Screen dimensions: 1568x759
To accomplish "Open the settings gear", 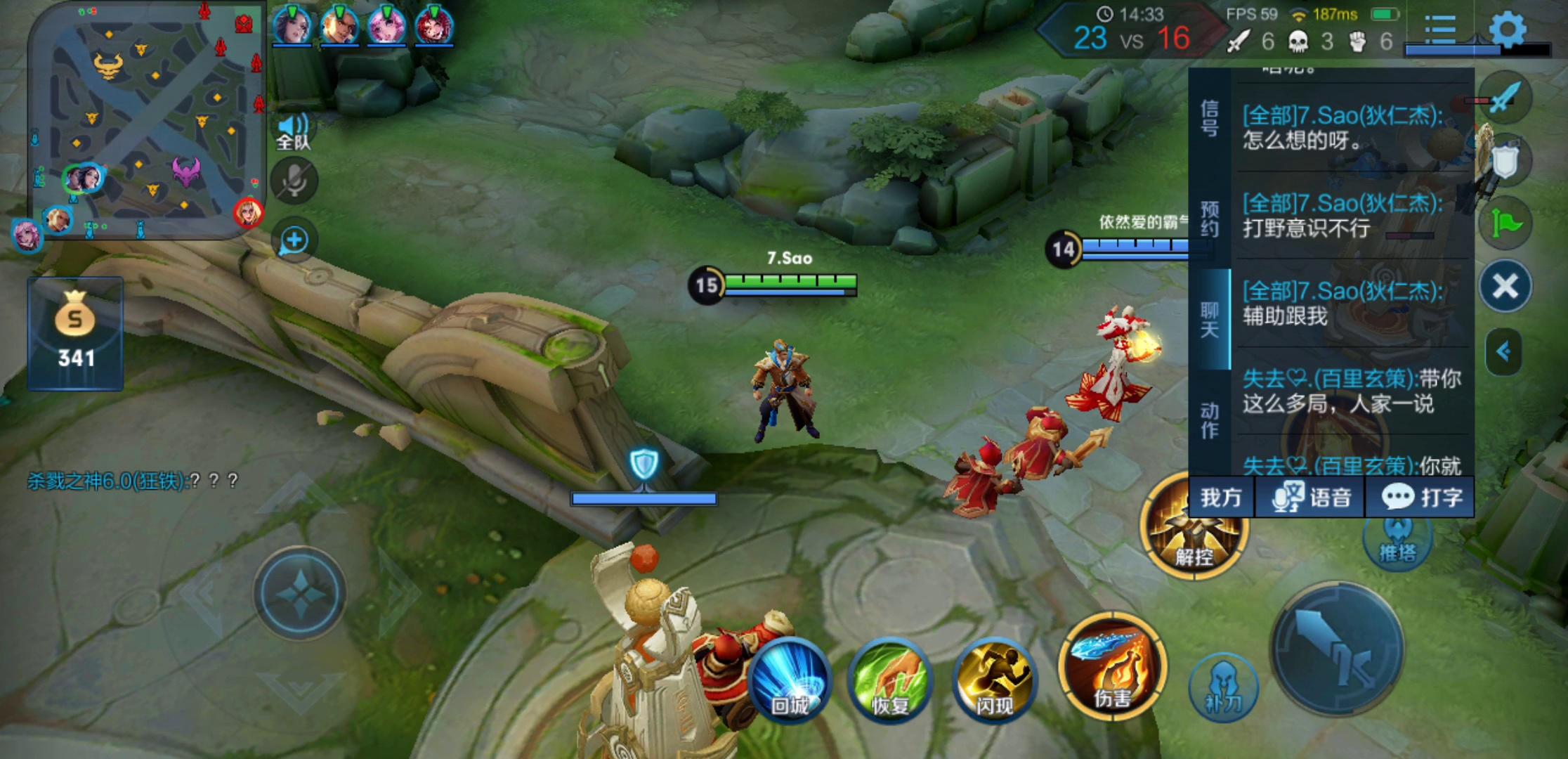I will (1508, 30).
